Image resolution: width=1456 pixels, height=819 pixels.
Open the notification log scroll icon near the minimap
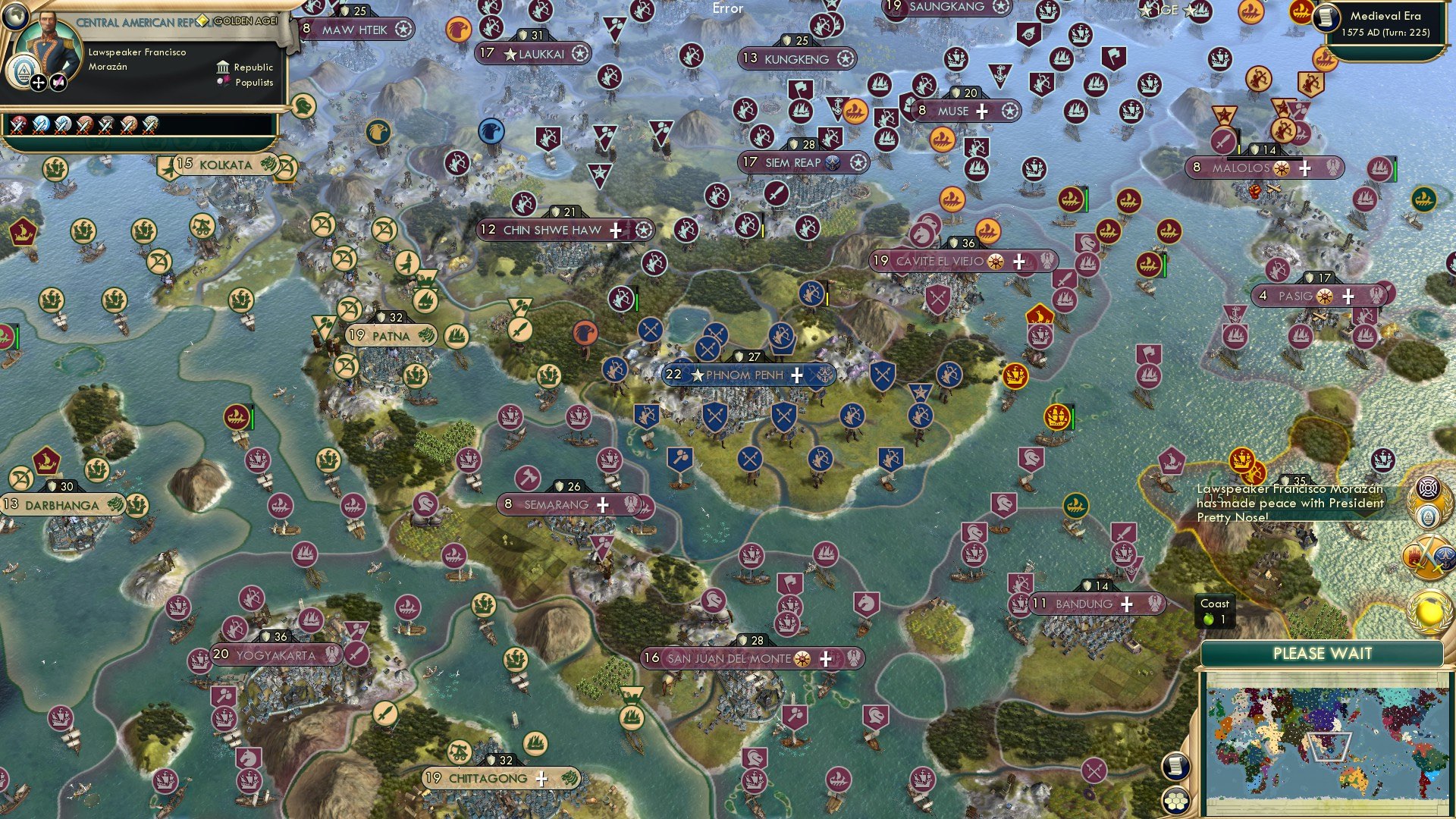pyautogui.click(x=1176, y=767)
